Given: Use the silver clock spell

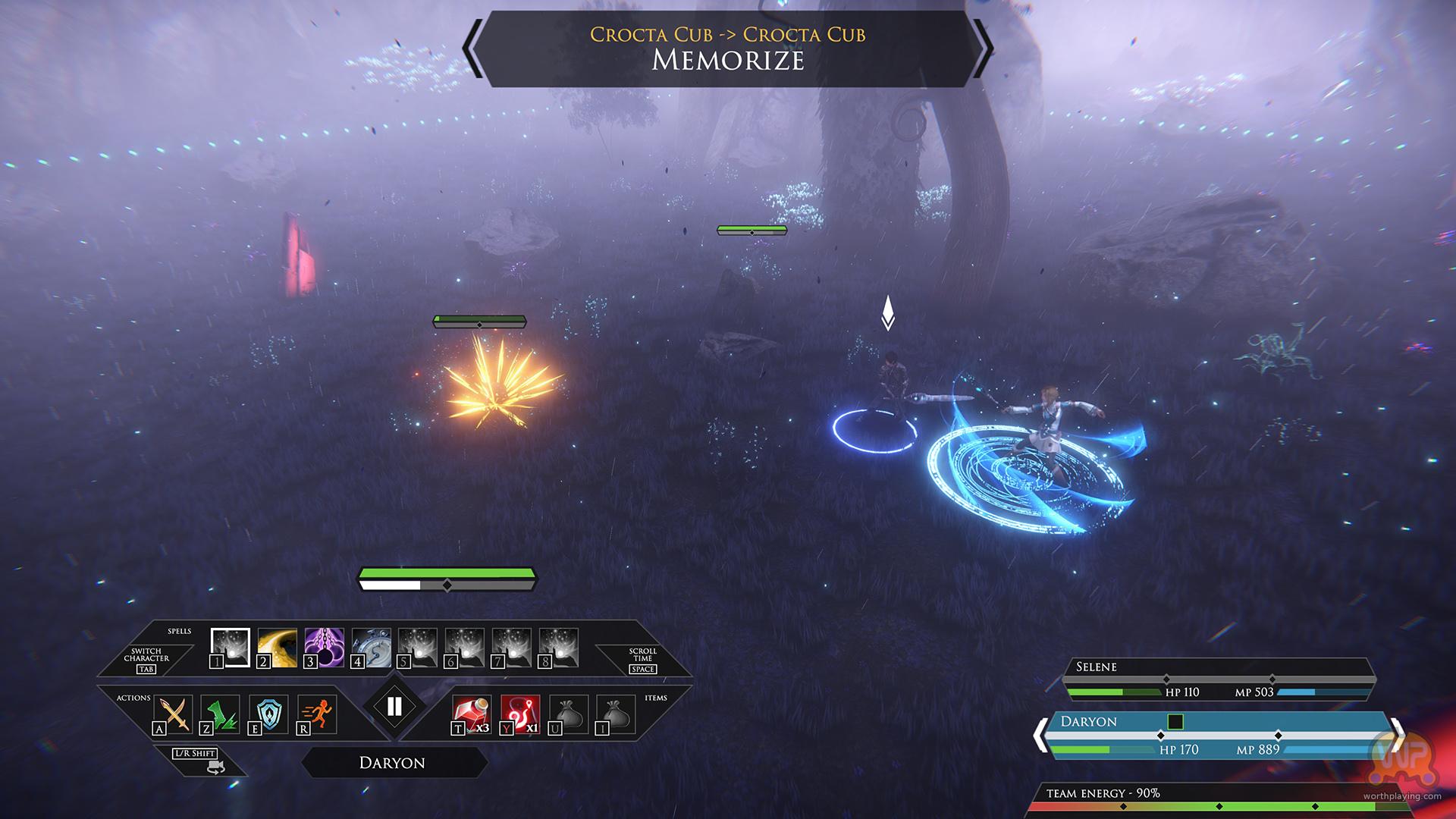Looking at the screenshot, I should 371,648.
